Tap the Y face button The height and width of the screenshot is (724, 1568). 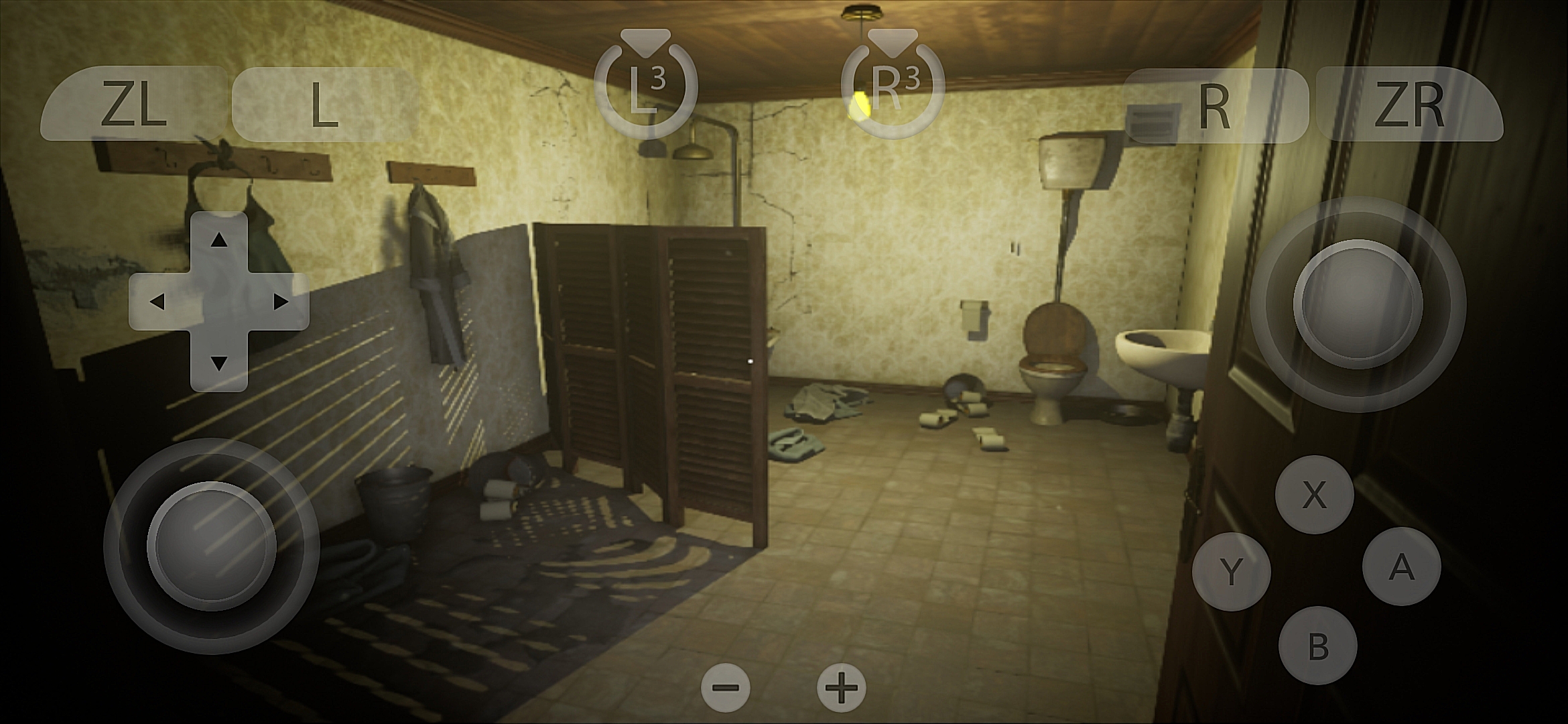1231,572
